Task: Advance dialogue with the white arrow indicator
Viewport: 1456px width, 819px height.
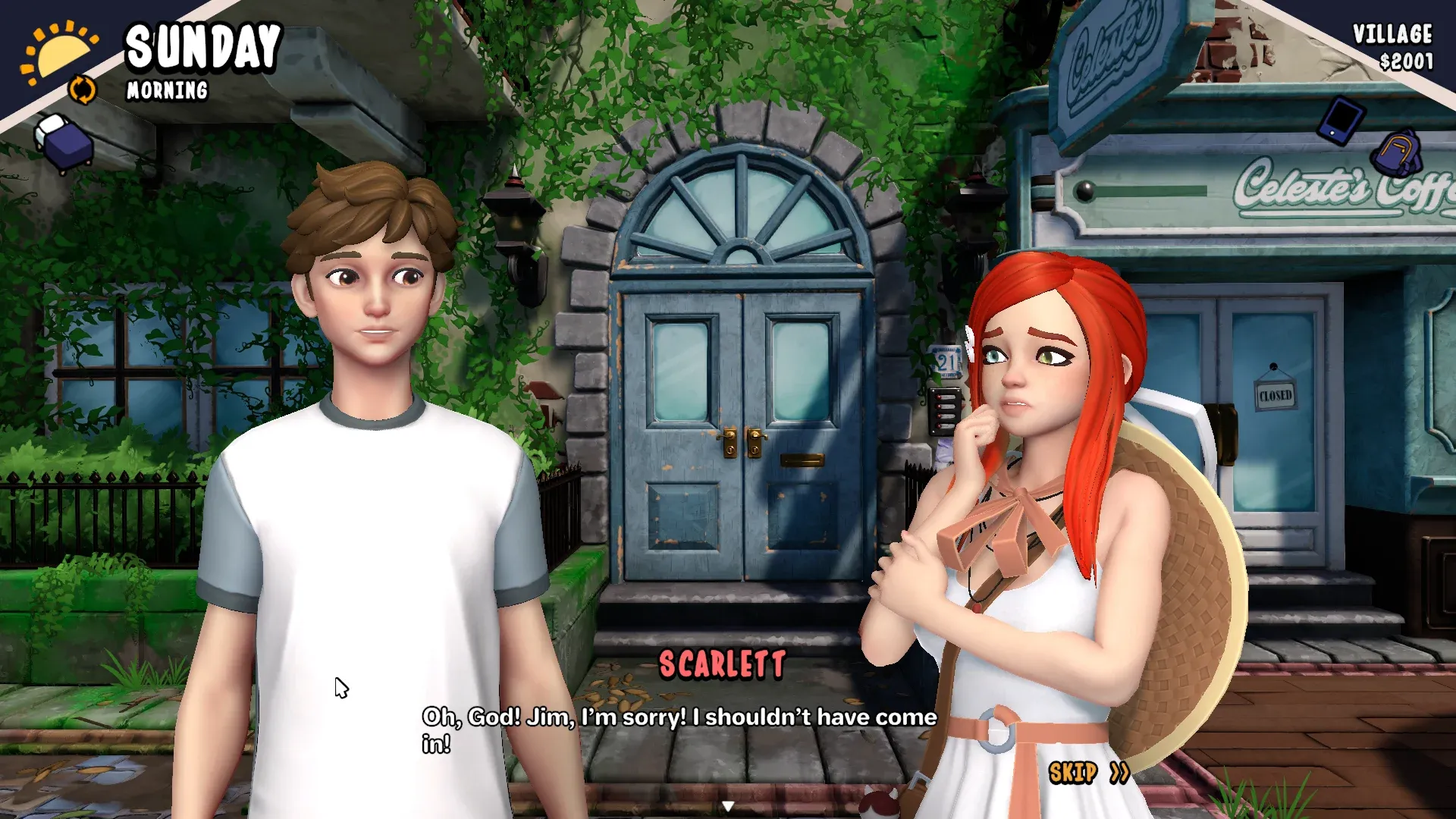Action: point(728,806)
